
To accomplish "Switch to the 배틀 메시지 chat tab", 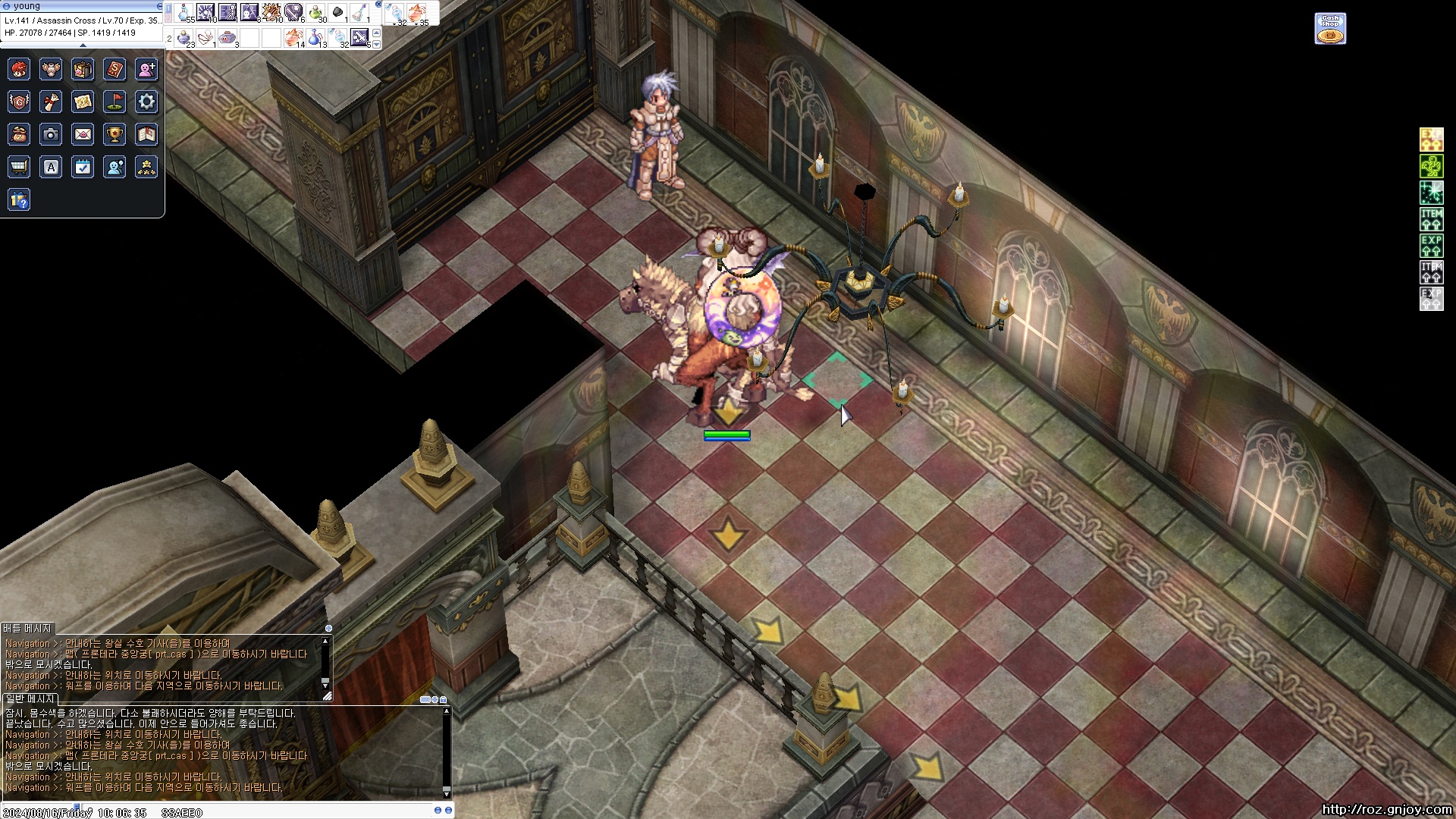I will 27,629.
